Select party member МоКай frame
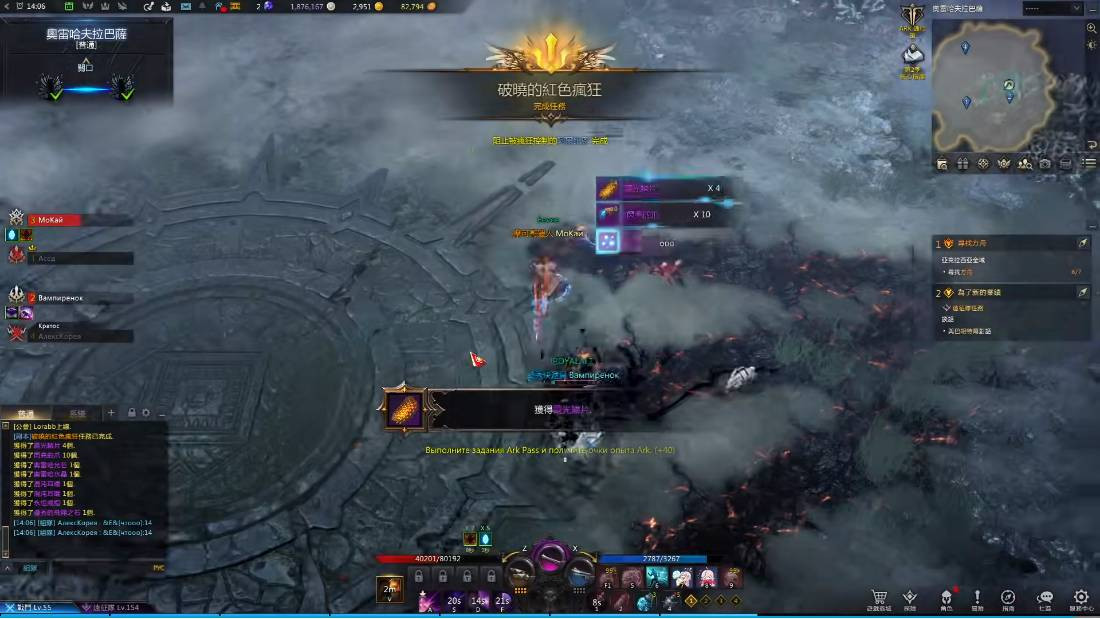Screen dimensions: 1100x619 point(68,220)
